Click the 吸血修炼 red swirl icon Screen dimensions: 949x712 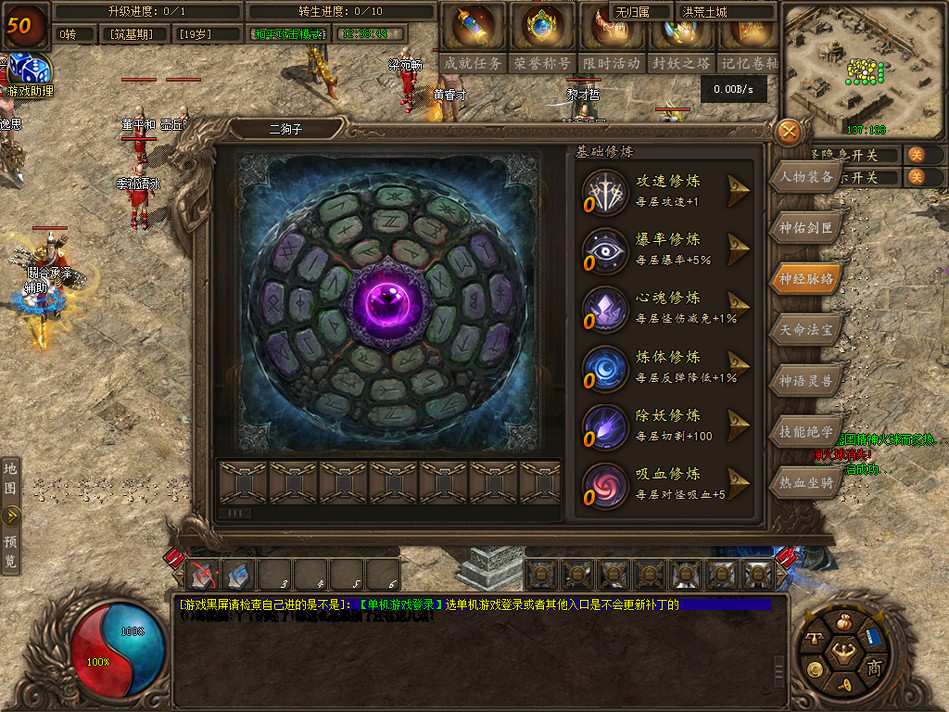[x=606, y=483]
